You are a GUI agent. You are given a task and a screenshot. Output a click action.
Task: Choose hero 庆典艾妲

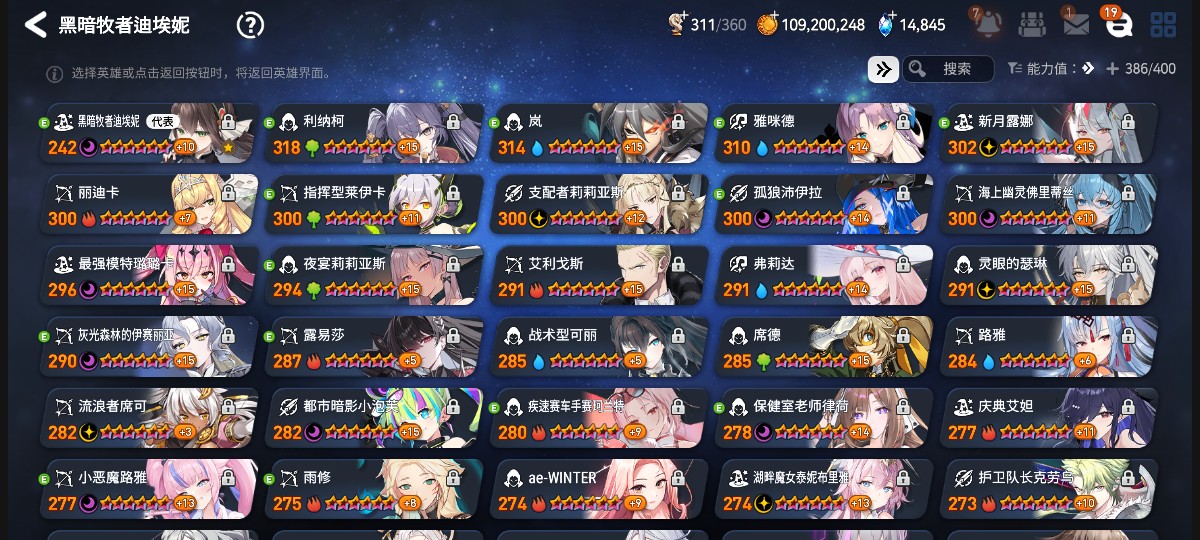point(1050,418)
